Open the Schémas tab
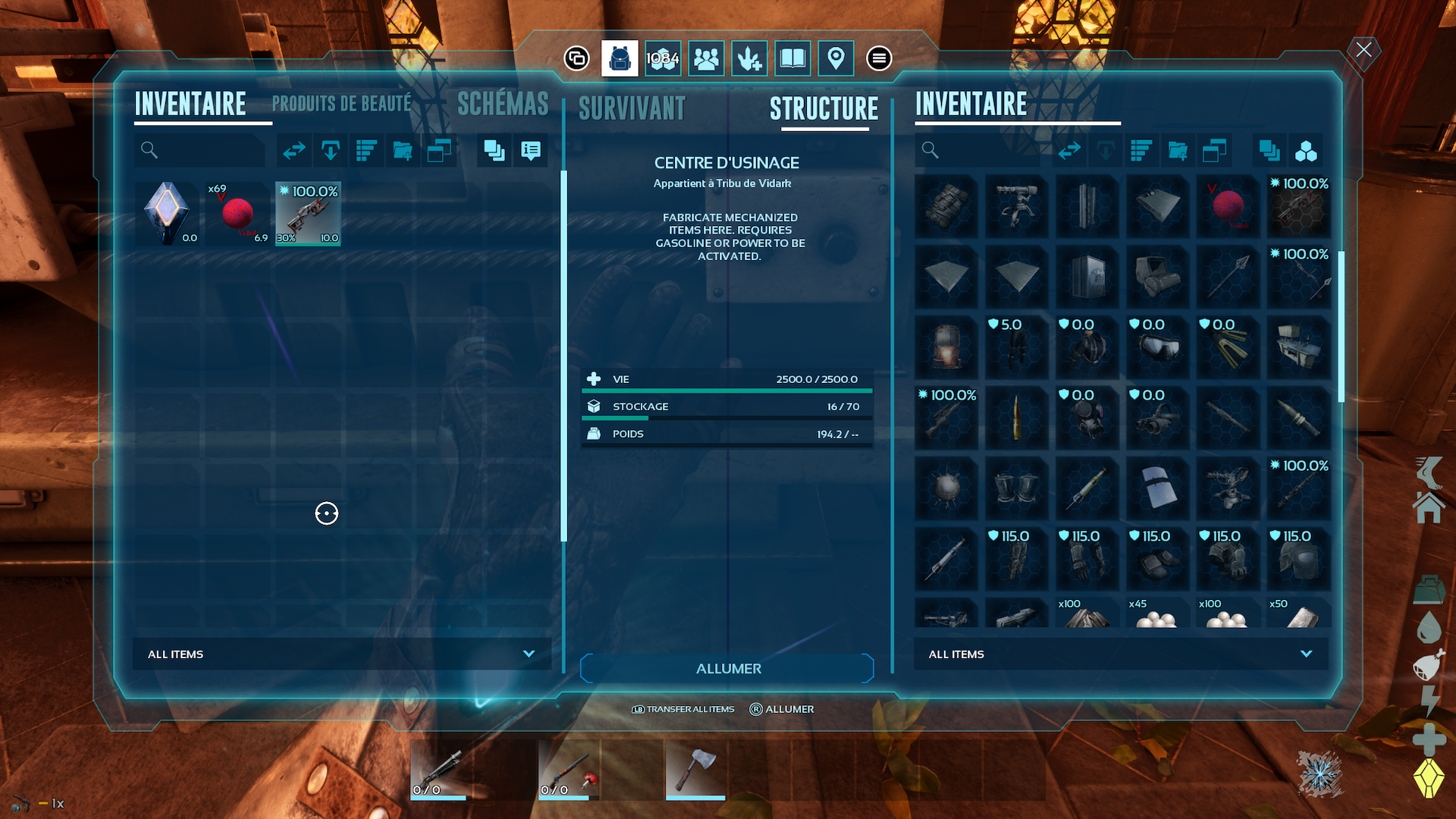 click(x=503, y=105)
